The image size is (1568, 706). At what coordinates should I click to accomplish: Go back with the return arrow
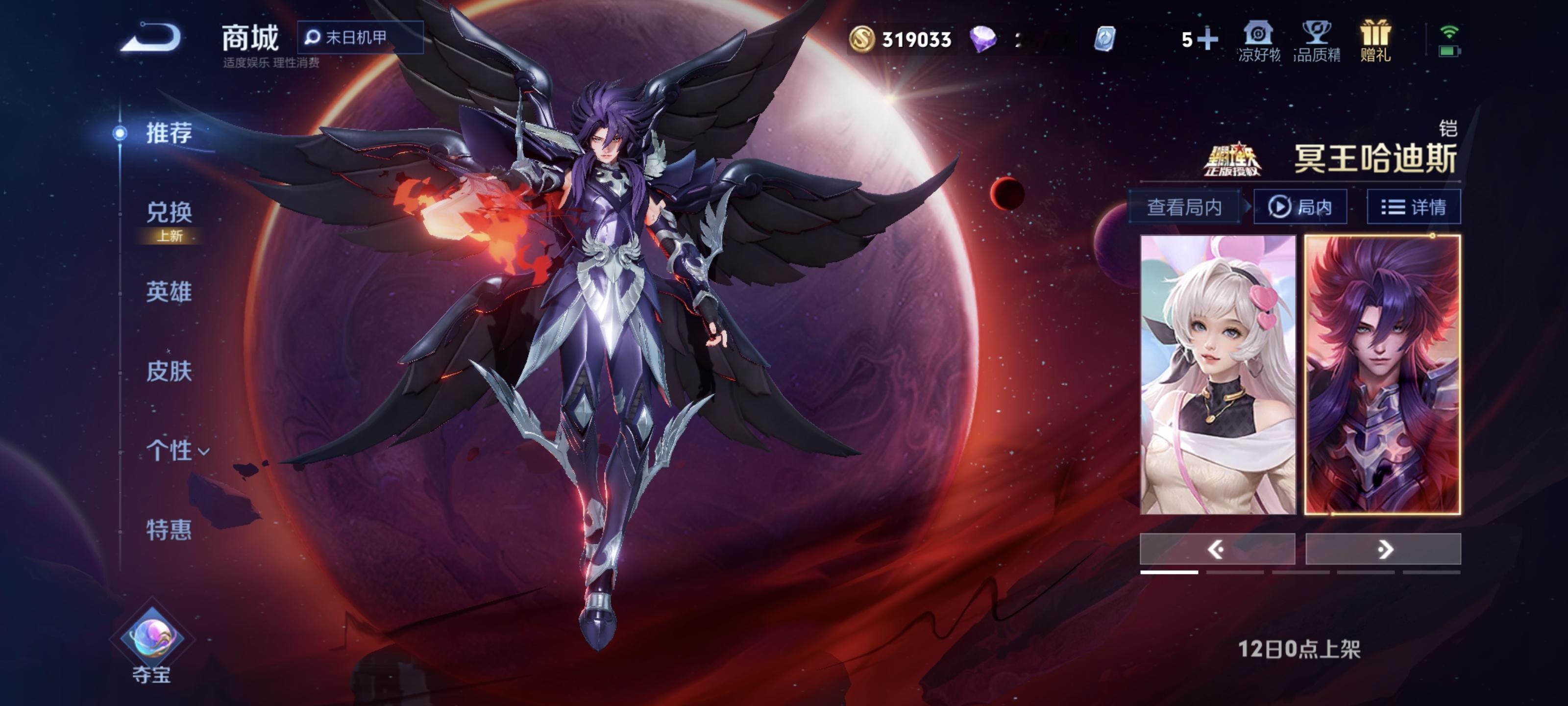(x=151, y=38)
